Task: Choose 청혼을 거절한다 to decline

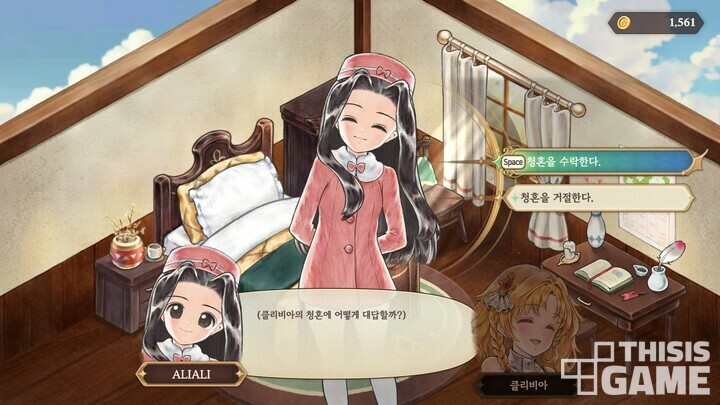Action: click(596, 197)
